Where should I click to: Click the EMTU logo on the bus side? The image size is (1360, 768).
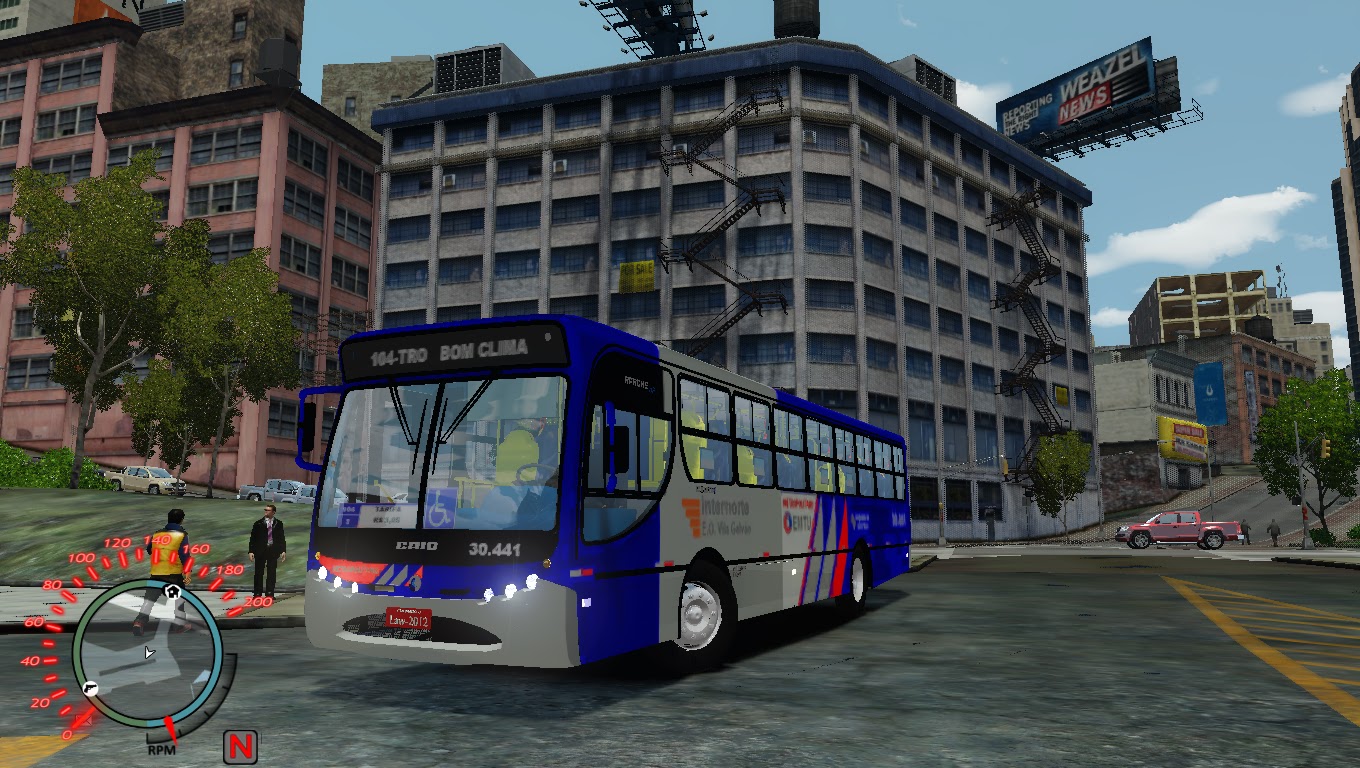pyautogui.click(x=798, y=521)
